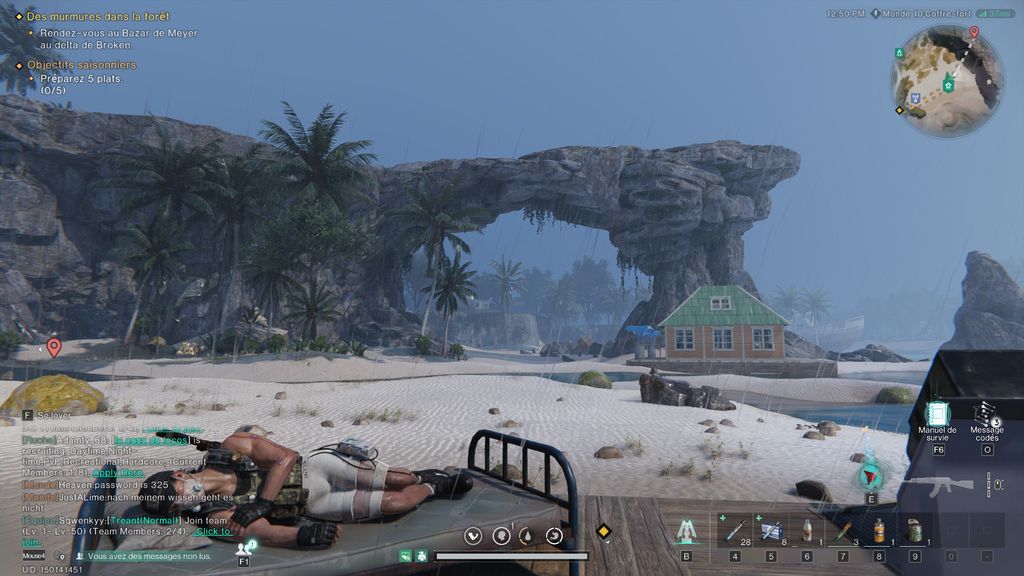
Task: Choose the green tube item in slot 7
Action: coord(843,530)
